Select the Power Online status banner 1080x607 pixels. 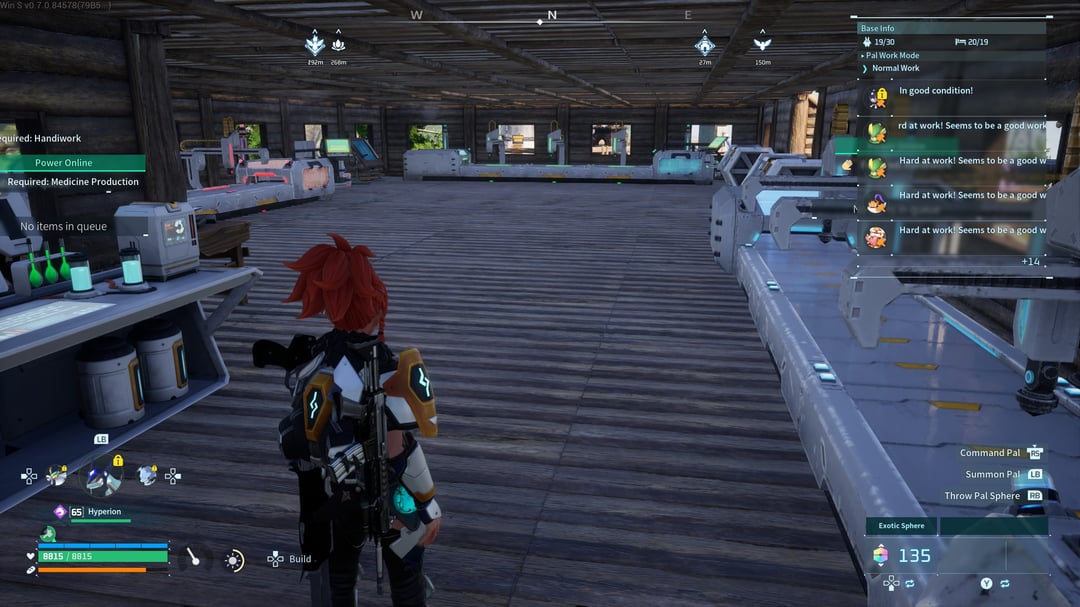tap(64, 163)
